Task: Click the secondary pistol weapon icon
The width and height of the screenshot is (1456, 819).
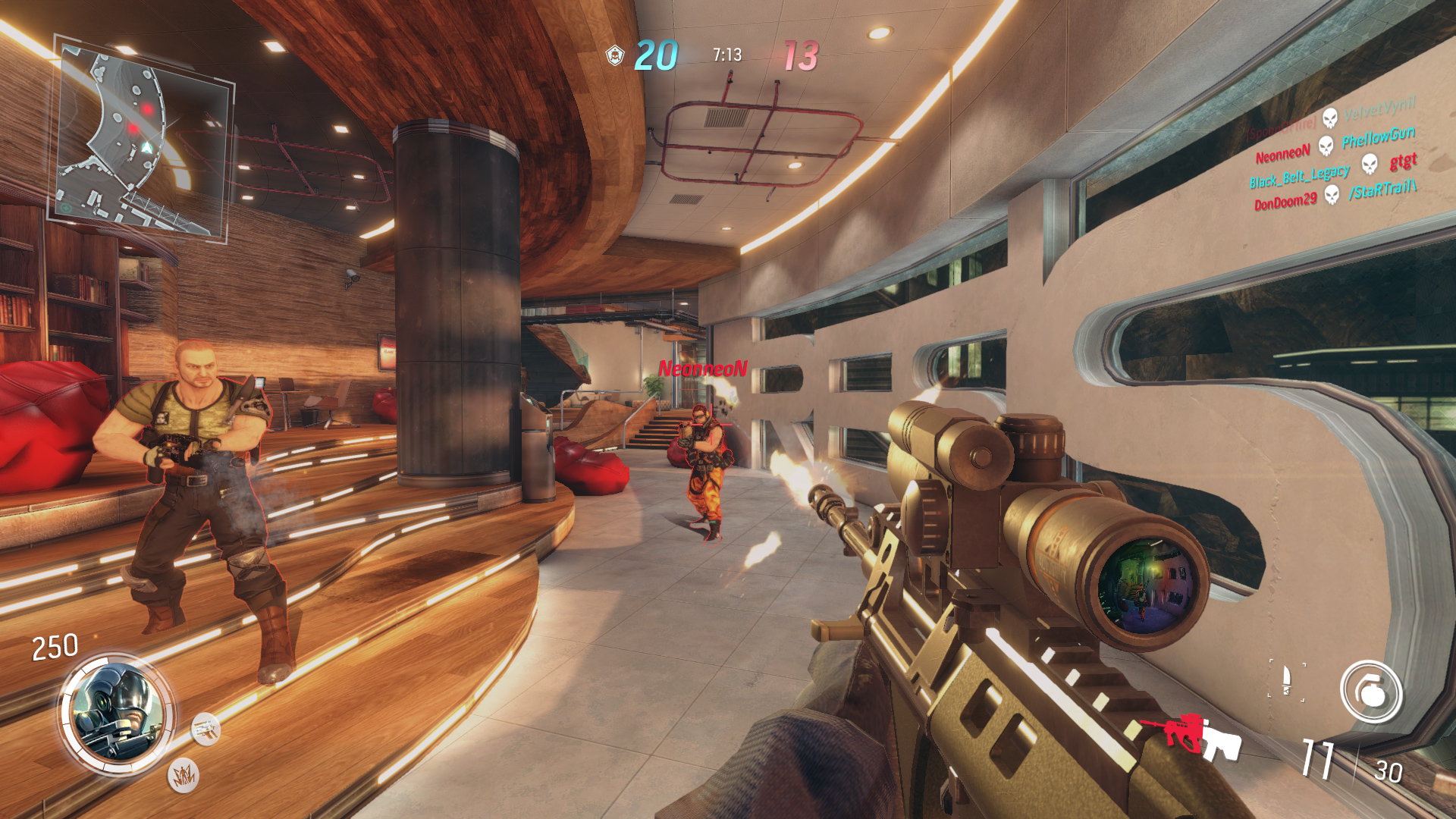Action: [206, 730]
